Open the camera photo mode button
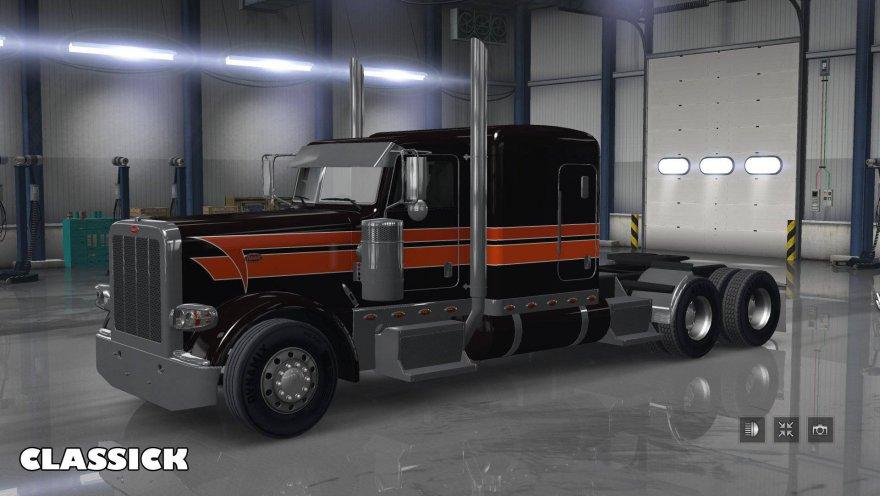The image size is (880, 496). [x=820, y=430]
